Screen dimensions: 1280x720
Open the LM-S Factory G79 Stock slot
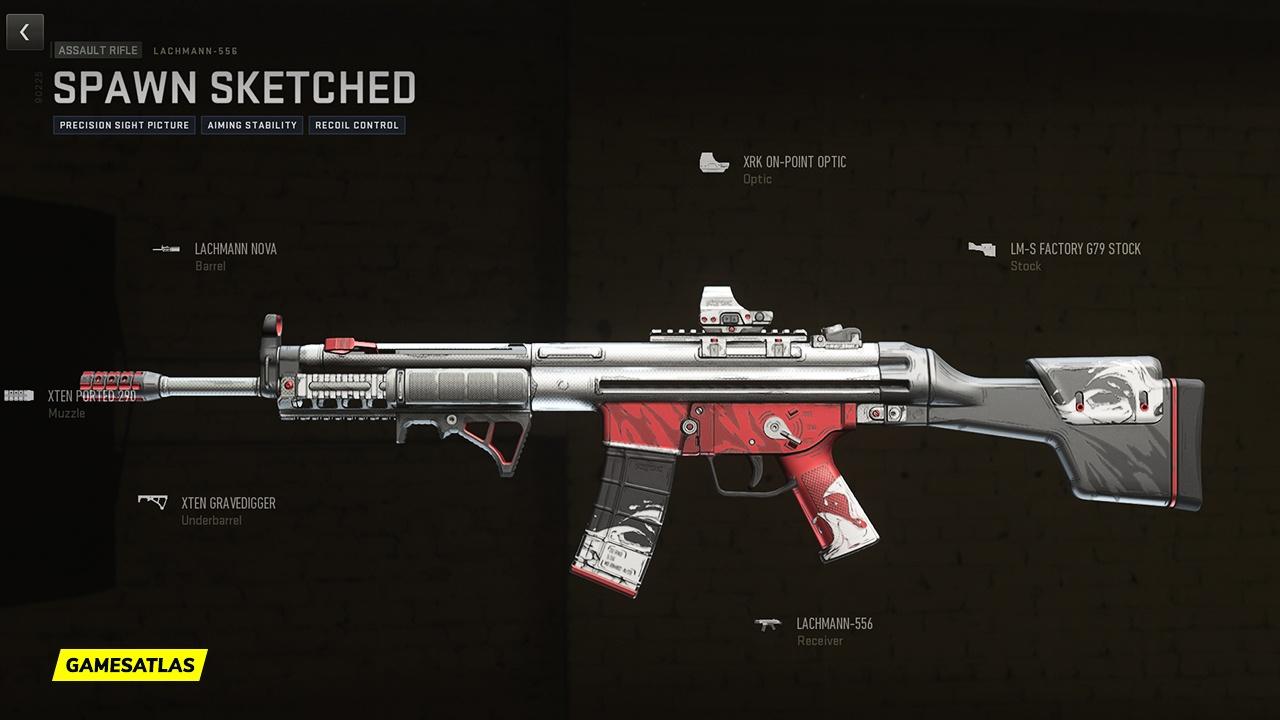[x=1074, y=249]
